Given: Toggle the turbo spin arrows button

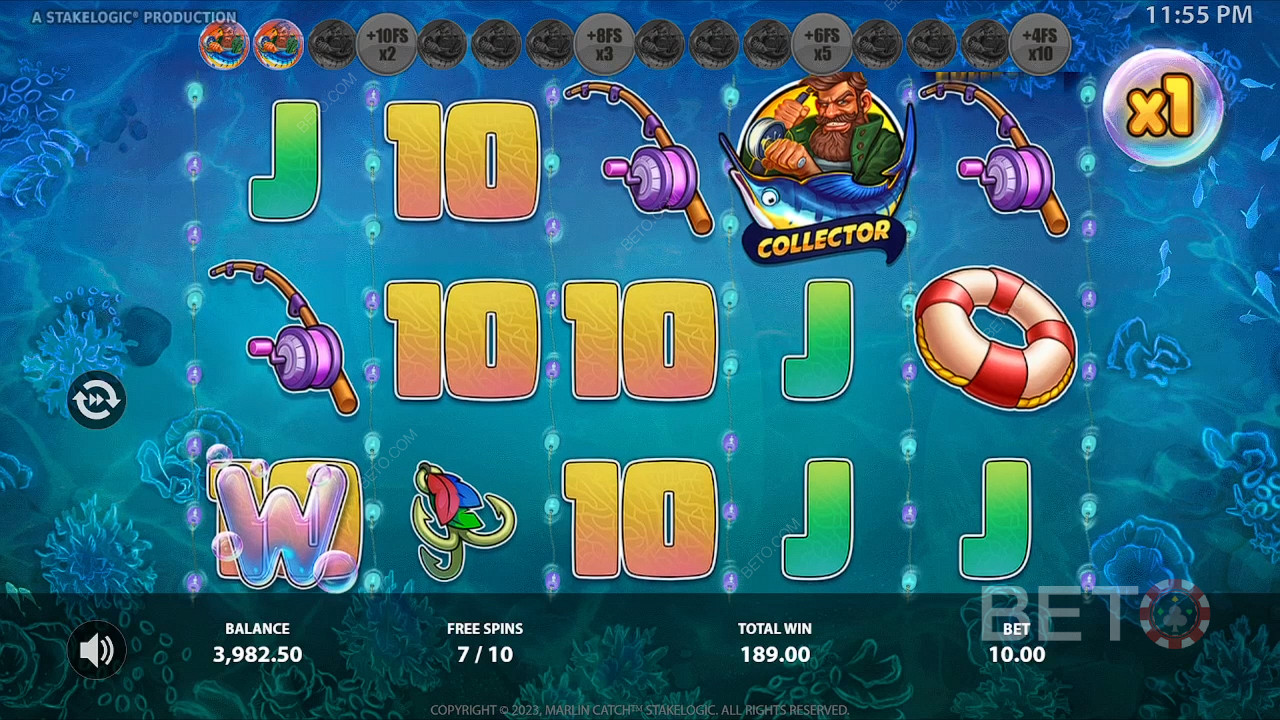Looking at the screenshot, I should point(97,400).
